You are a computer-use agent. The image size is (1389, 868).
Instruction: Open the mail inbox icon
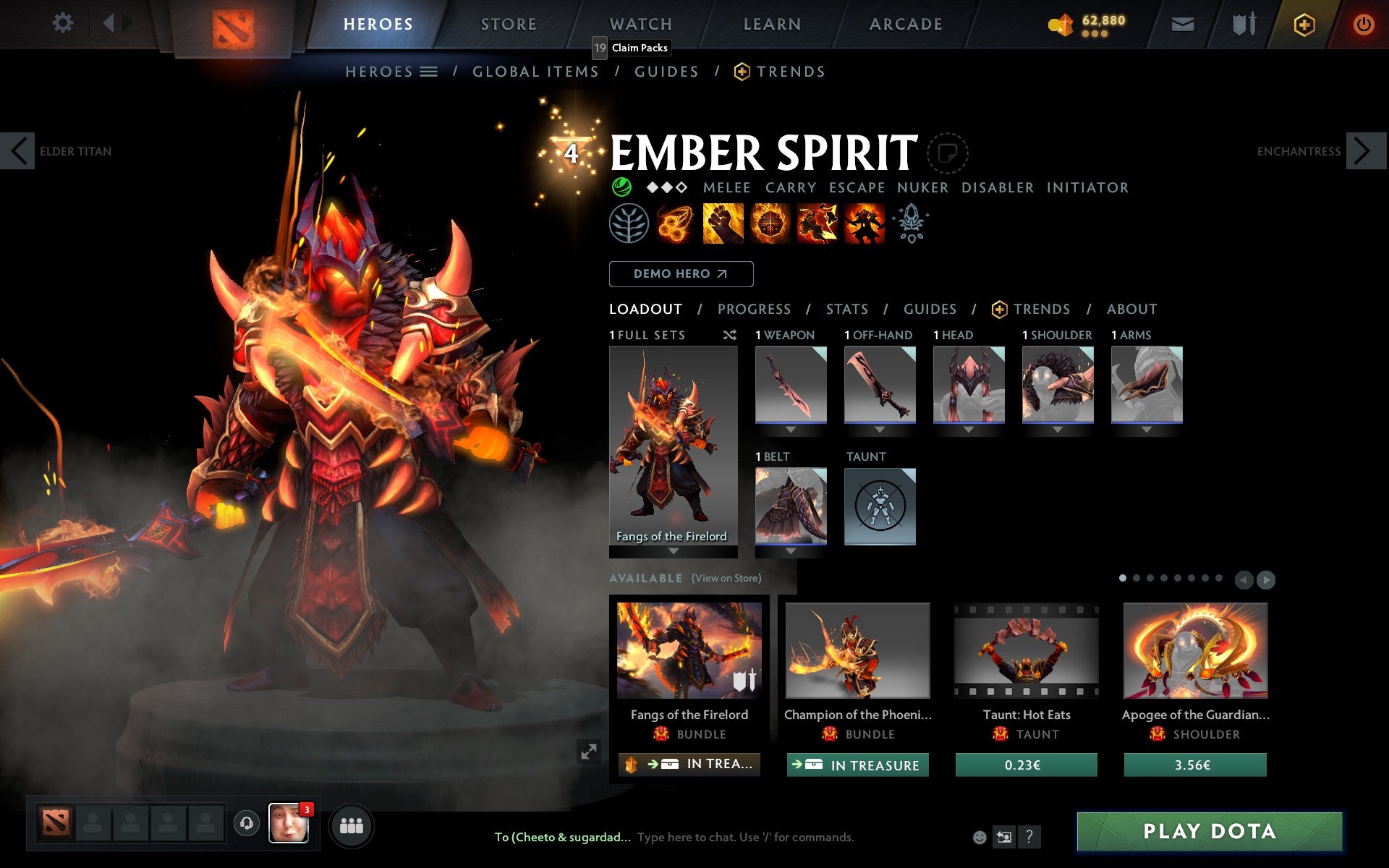pos(1181,24)
